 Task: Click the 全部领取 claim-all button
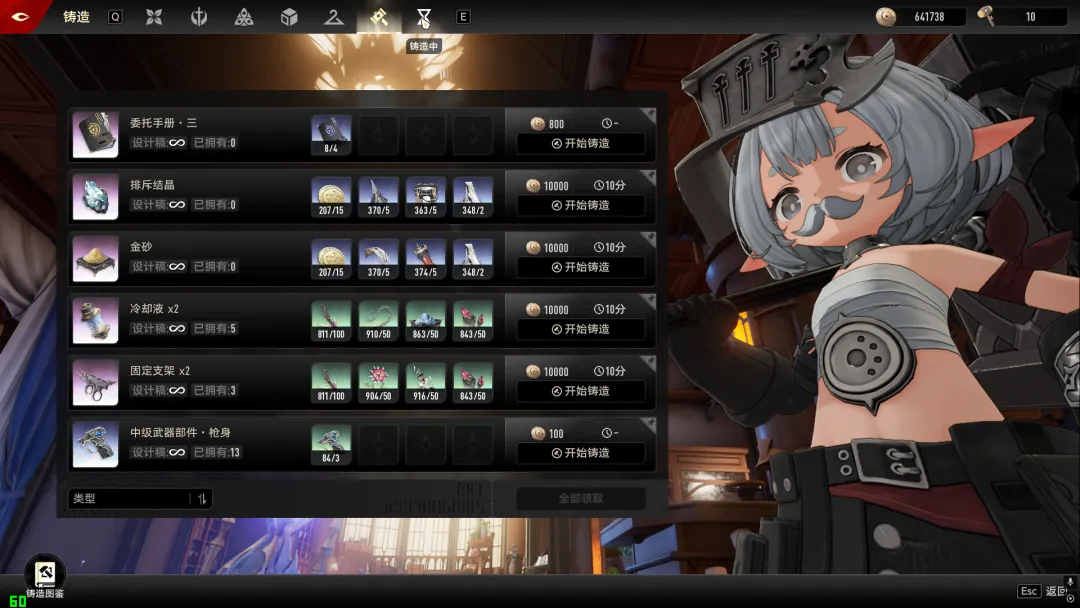(x=580, y=498)
